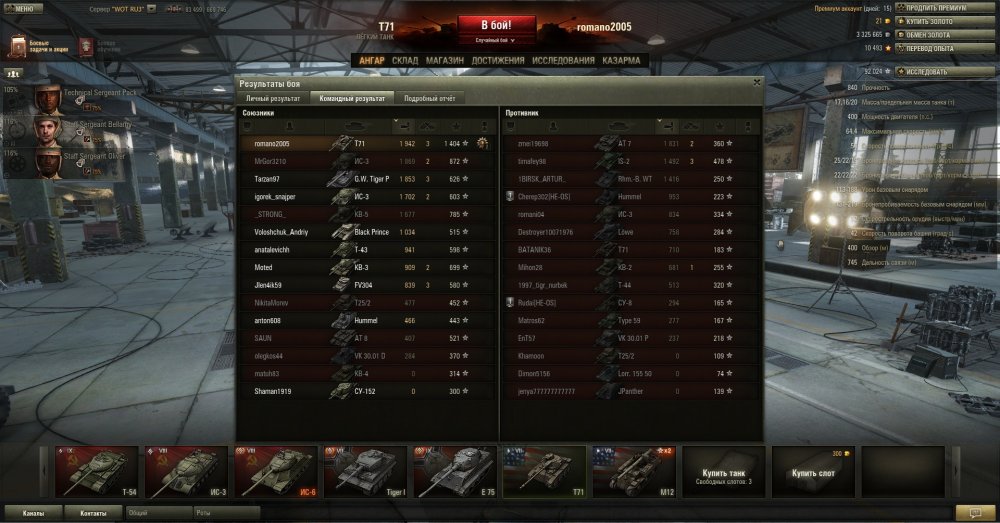Switch to the Склад section
This screenshot has height=523, width=1000.
405,61
